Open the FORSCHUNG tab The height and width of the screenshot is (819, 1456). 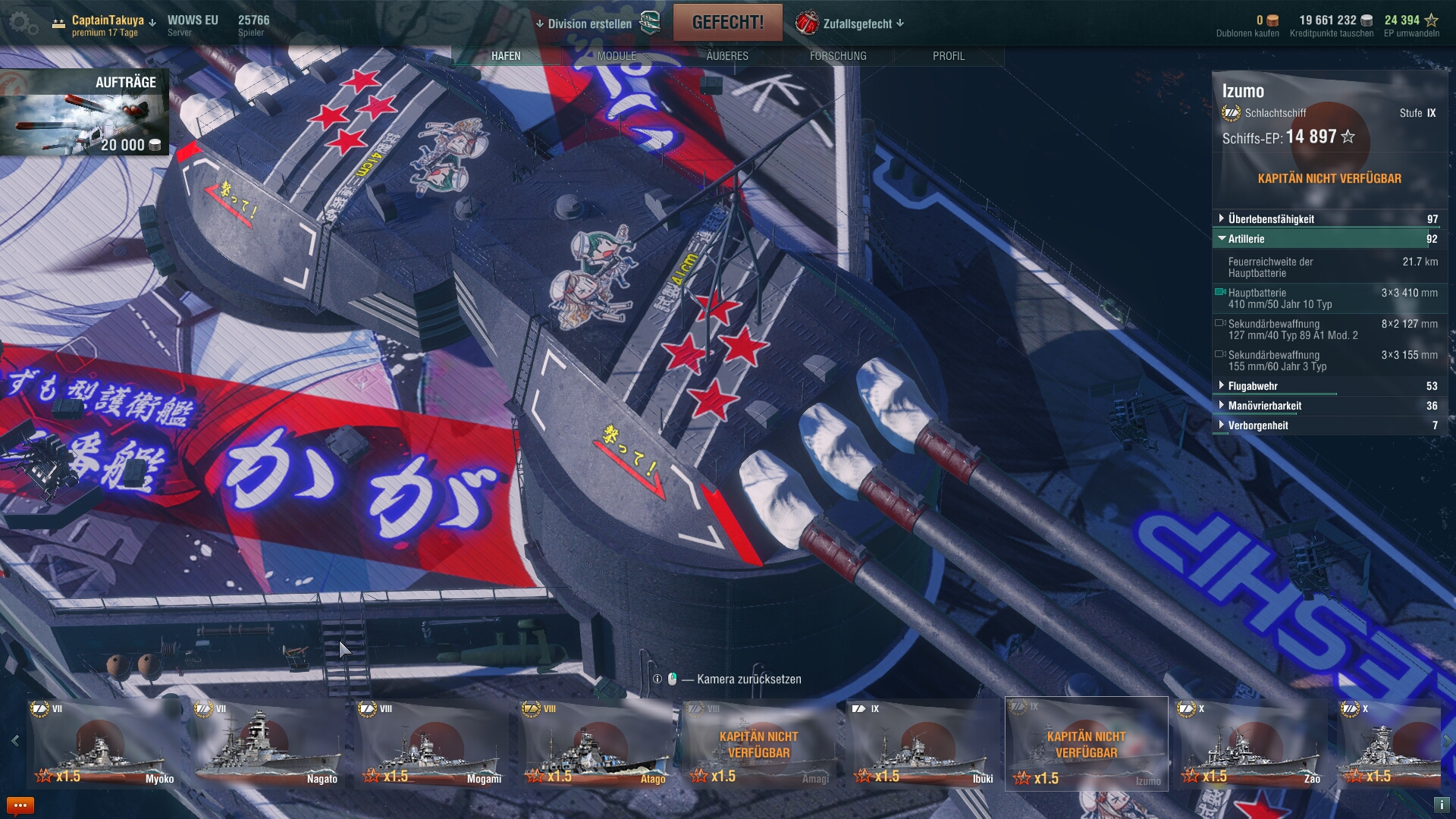click(x=838, y=56)
